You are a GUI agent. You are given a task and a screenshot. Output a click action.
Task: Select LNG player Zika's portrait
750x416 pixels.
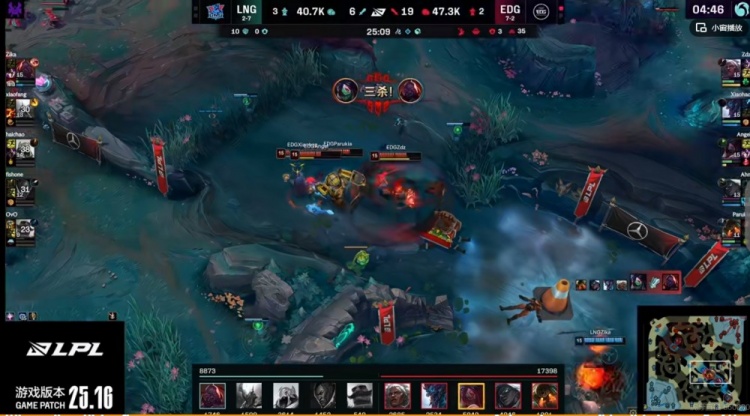(16, 71)
